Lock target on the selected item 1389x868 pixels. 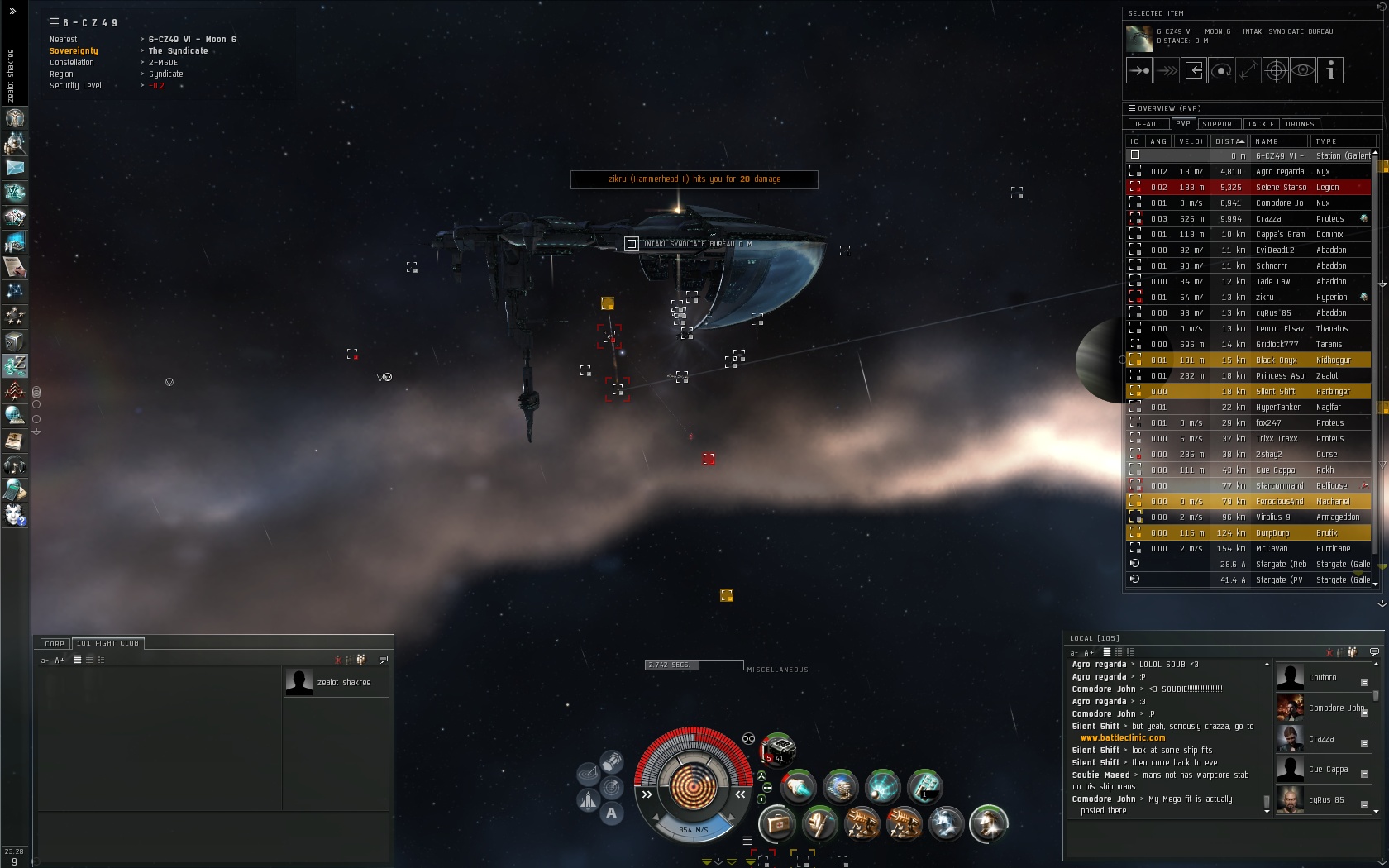pyautogui.click(x=1276, y=71)
